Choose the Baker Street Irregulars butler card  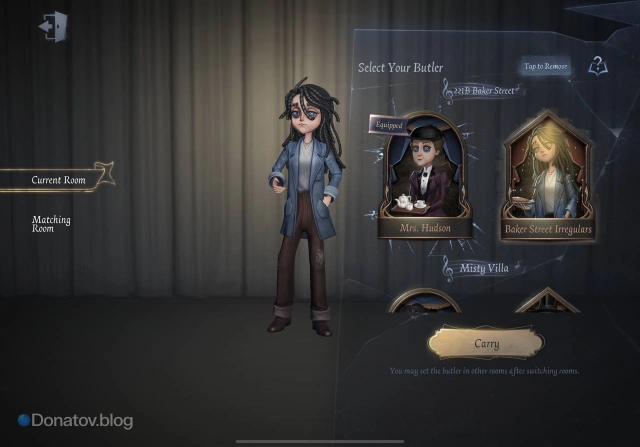(x=548, y=178)
